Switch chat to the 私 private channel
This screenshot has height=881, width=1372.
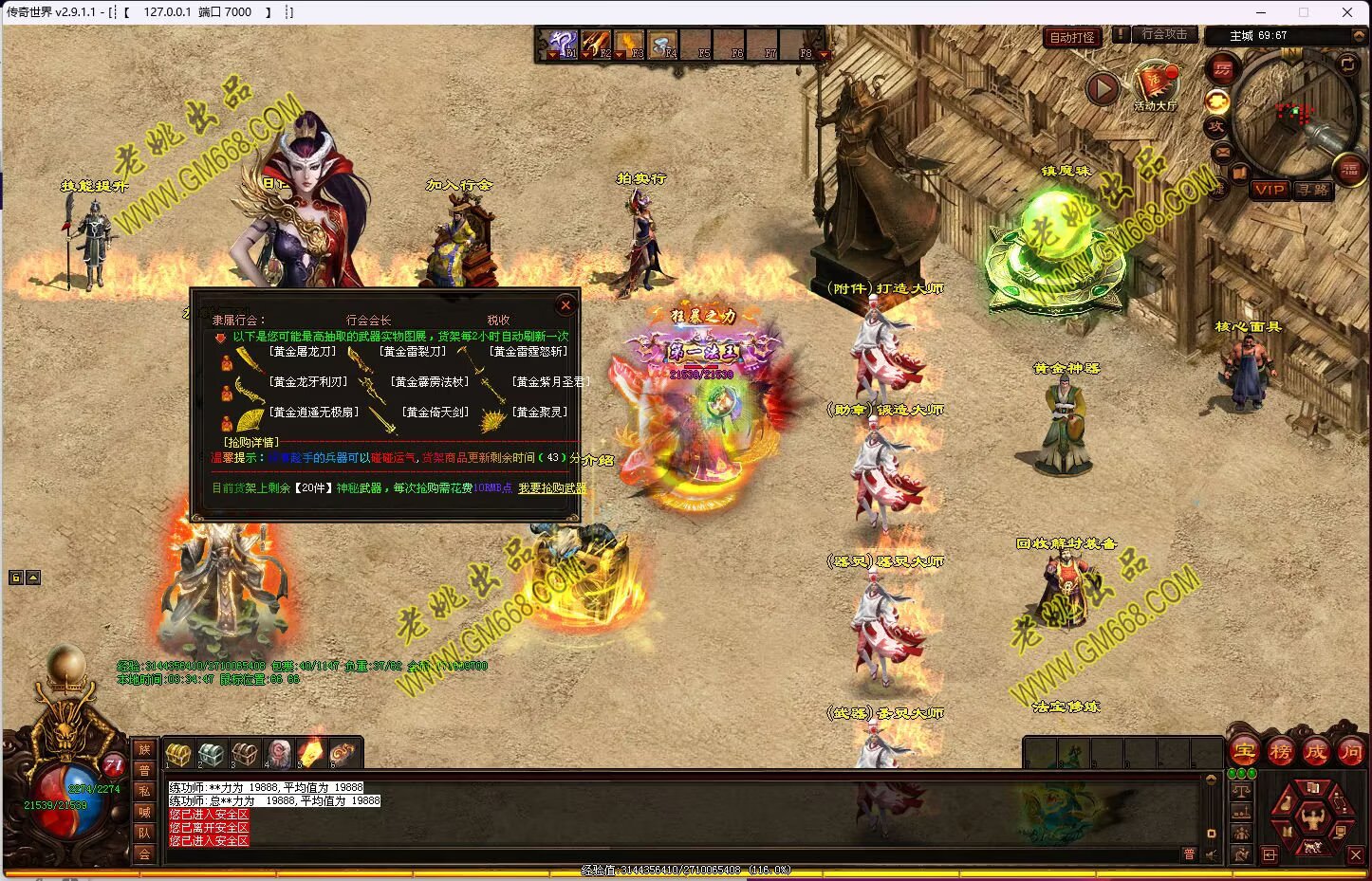coord(144,791)
